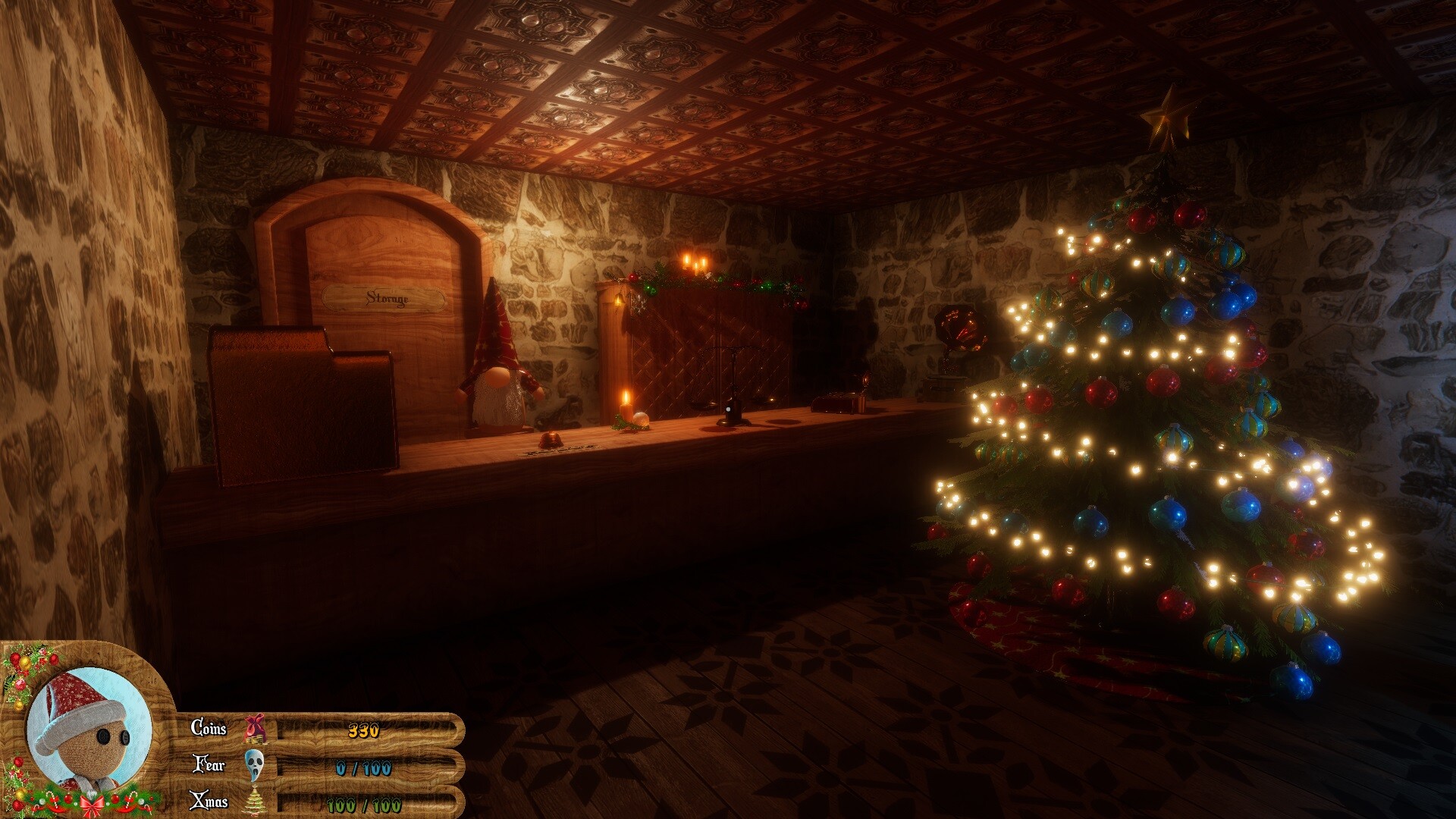
Task: Click the white snowball beside the candle
Action: [641, 419]
